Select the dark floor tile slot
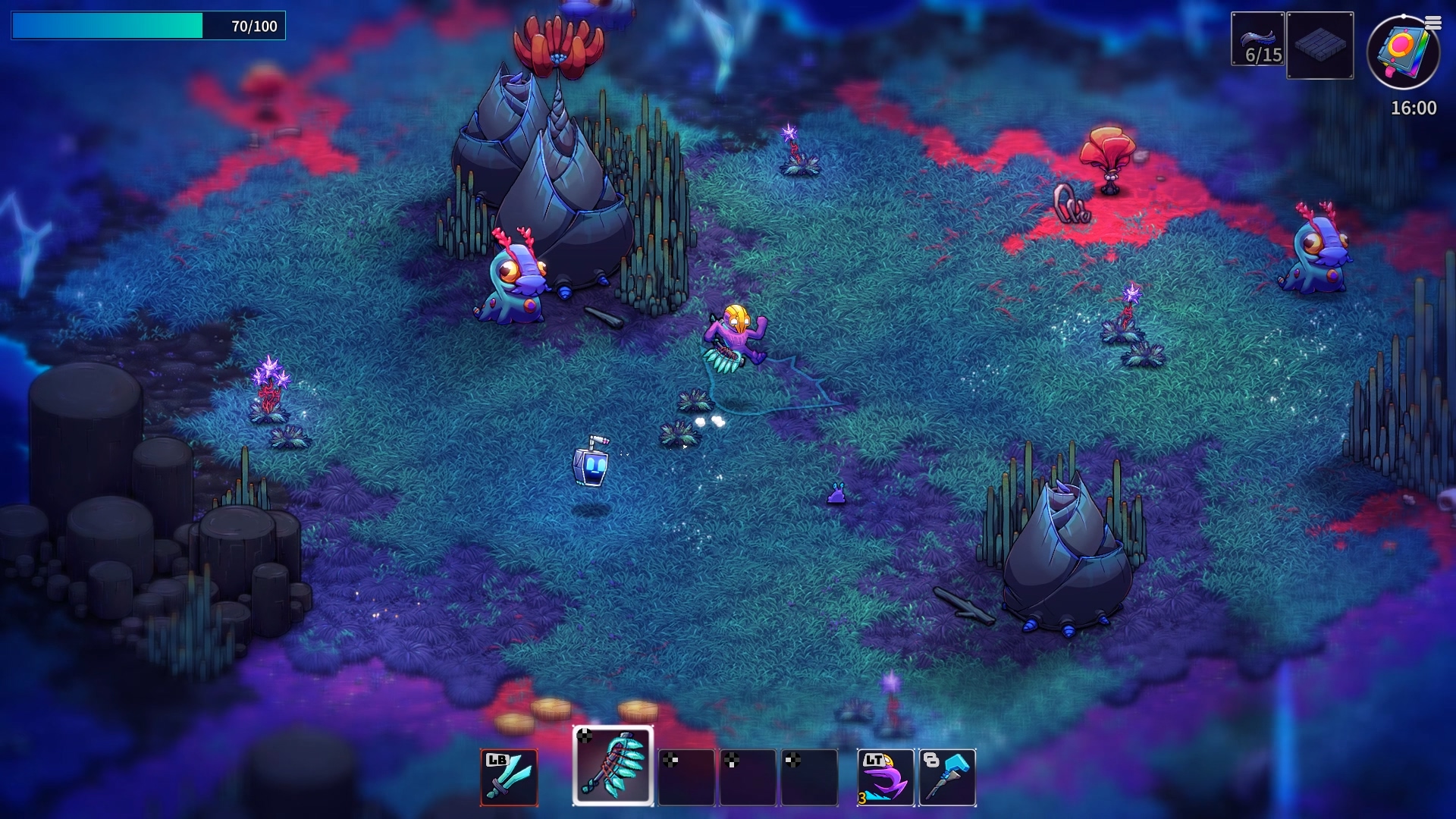The image size is (1456, 819). [1319, 45]
